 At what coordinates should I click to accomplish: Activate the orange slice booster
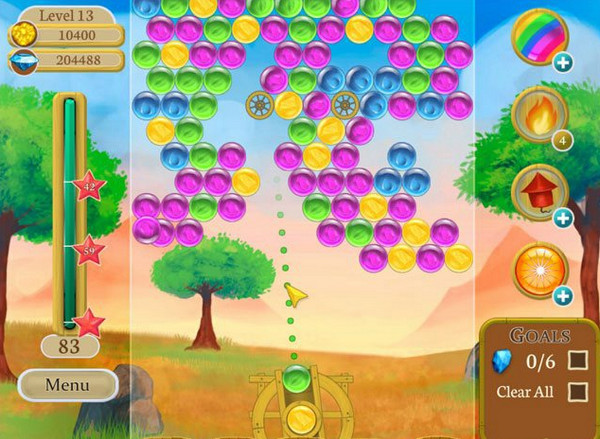click(x=538, y=269)
